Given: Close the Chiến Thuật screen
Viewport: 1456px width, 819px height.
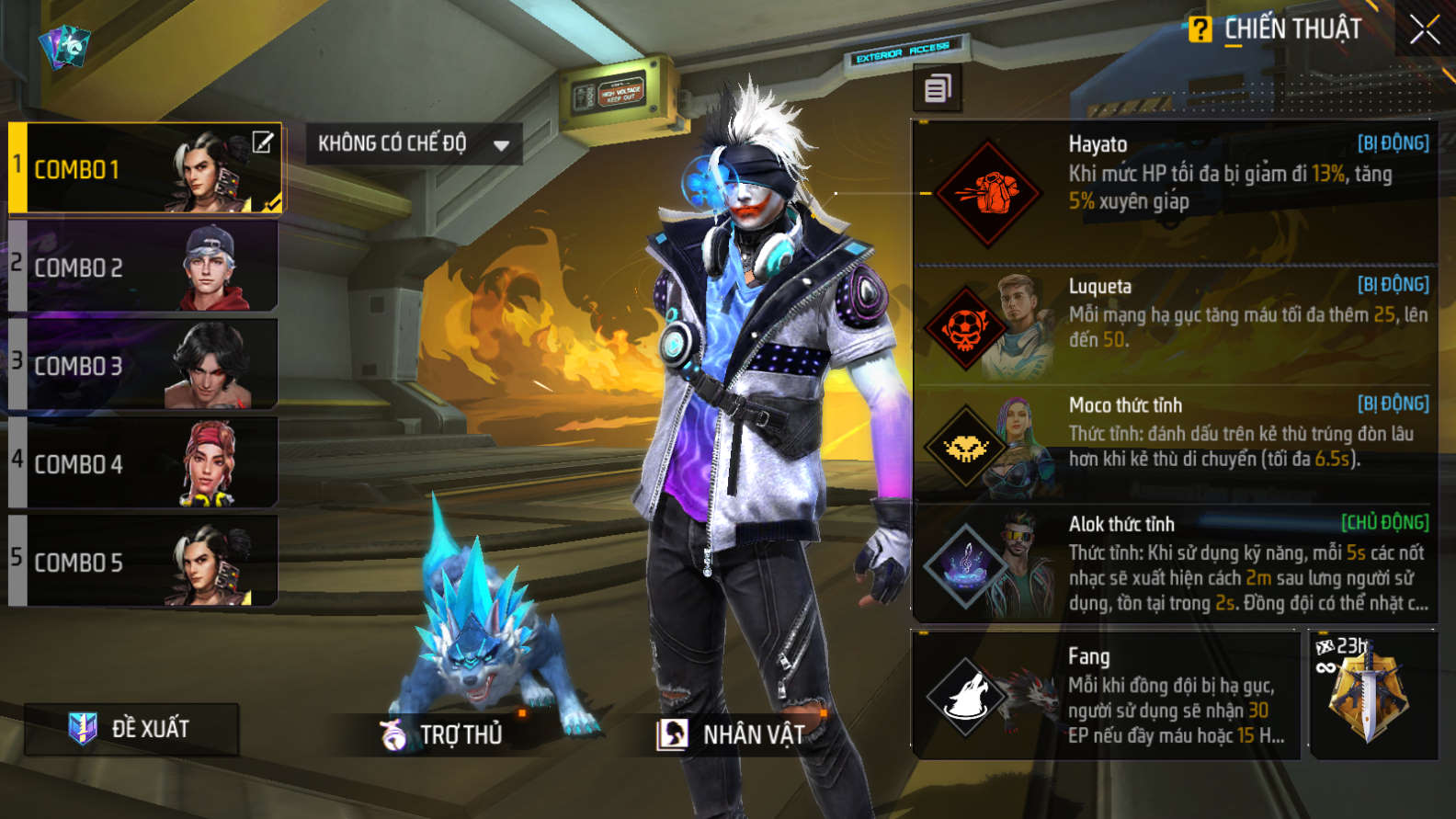Looking at the screenshot, I should coord(1424,30).
